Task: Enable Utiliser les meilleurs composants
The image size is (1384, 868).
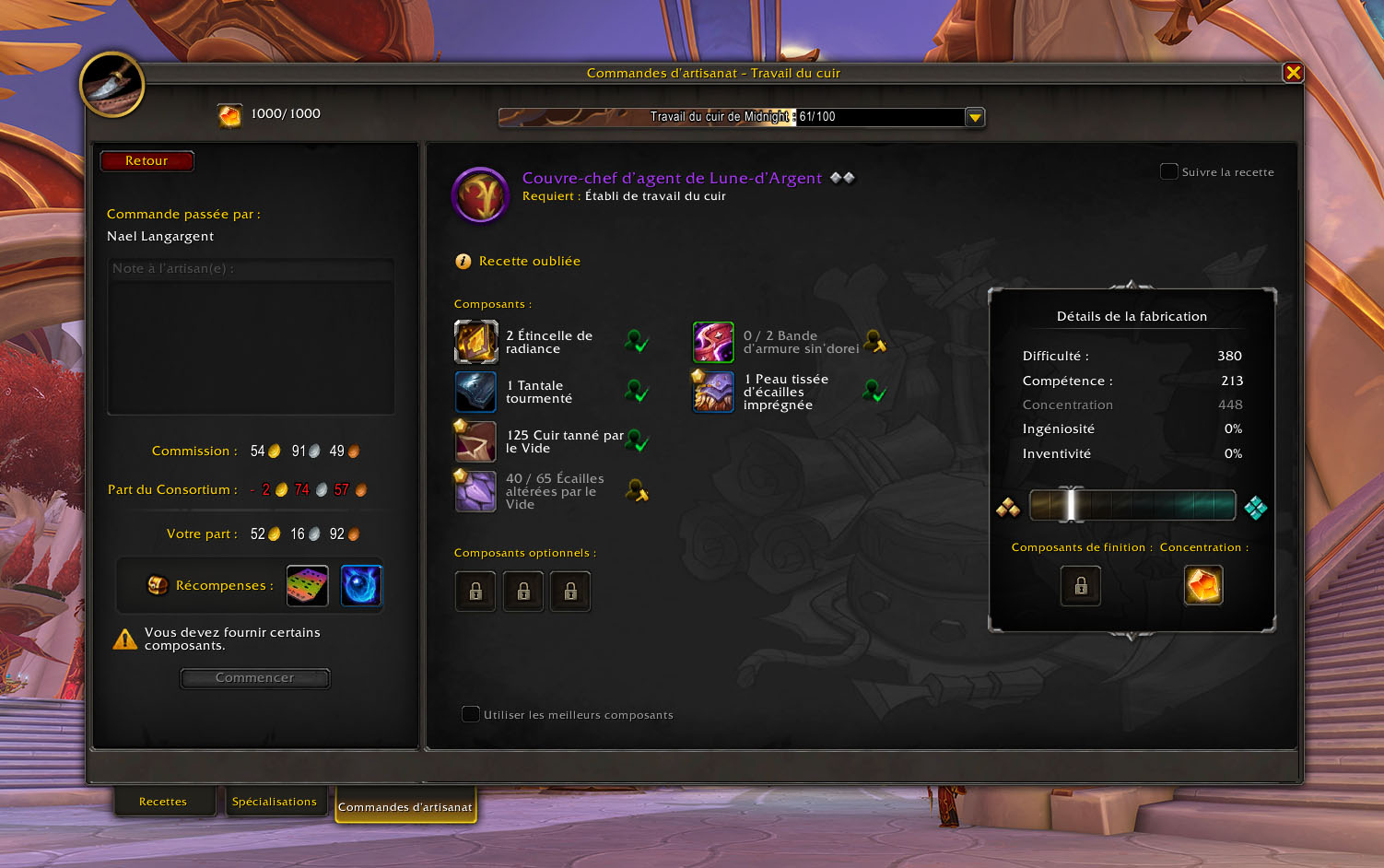Action: pyautogui.click(x=471, y=714)
